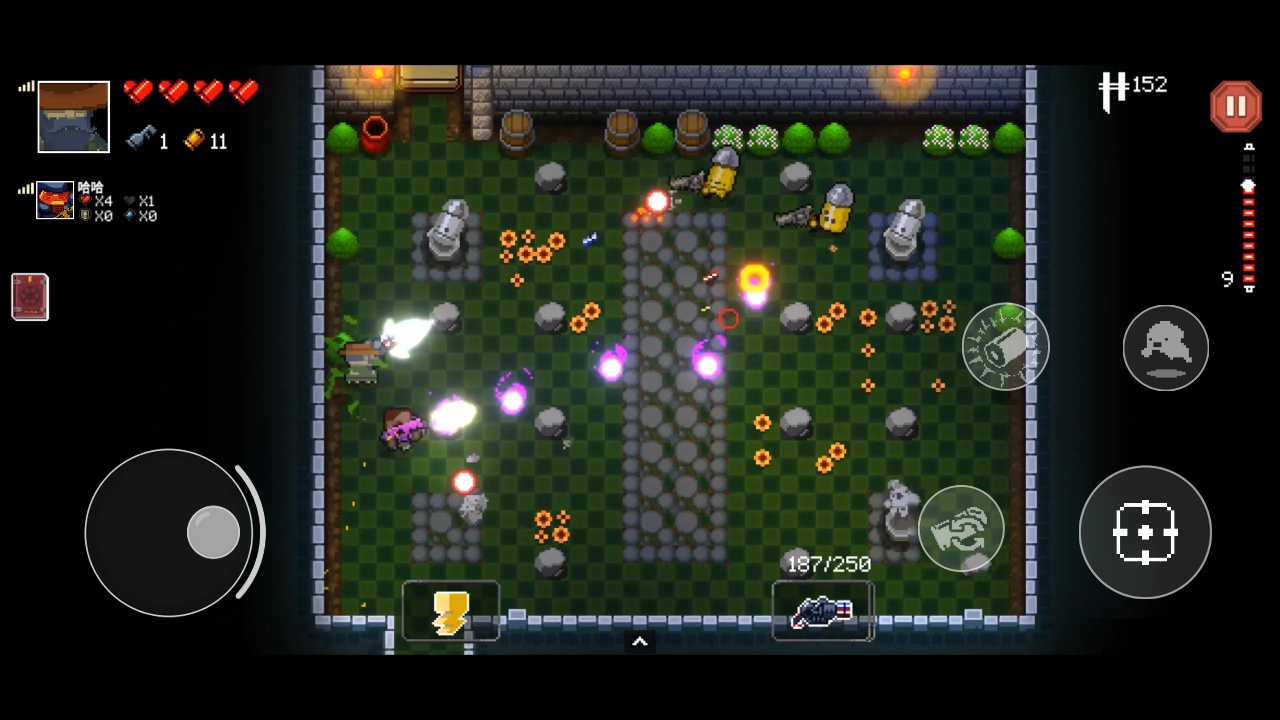Tap the reload weapon button
Viewport: 1280px width, 720px height.
[961, 529]
